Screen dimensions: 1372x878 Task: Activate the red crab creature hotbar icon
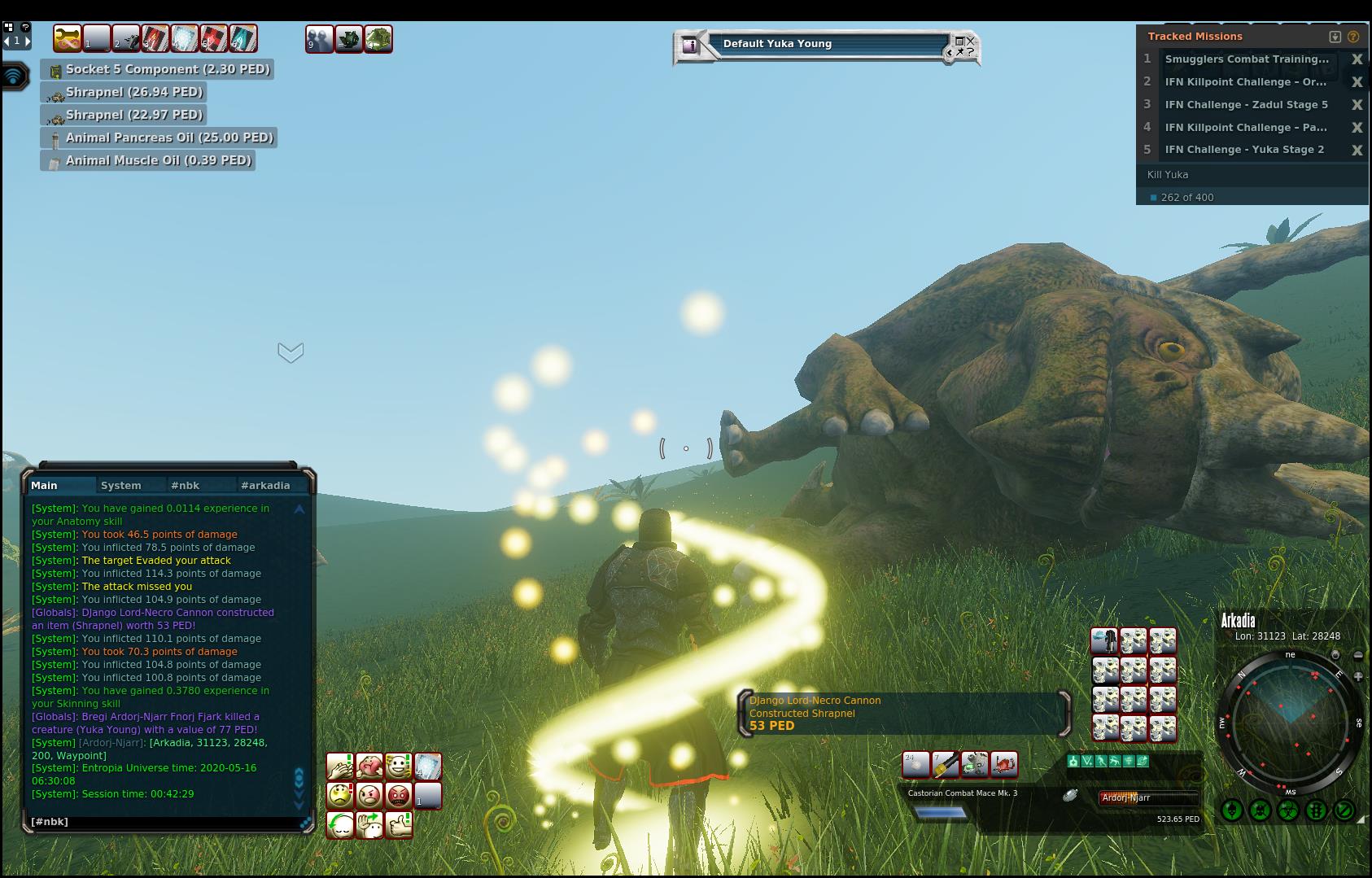1004,764
